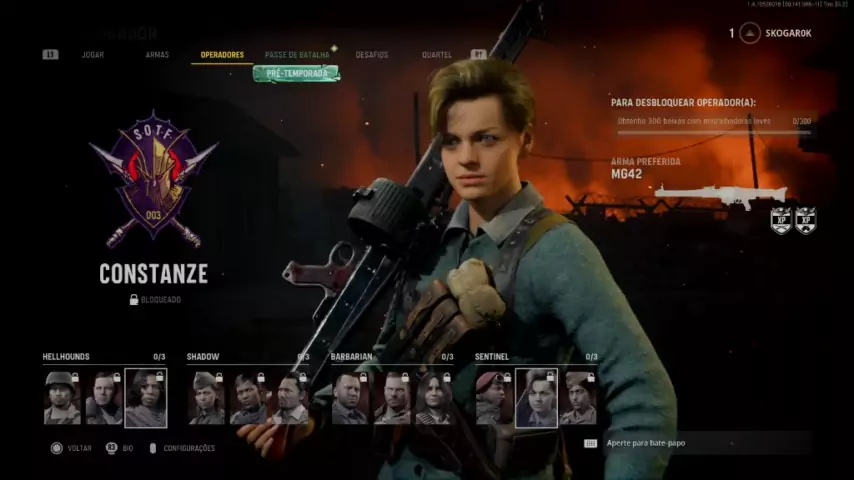Go to the Passe de Batalha tab
The height and width of the screenshot is (480, 854).
pyautogui.click(x=297, y=54)
